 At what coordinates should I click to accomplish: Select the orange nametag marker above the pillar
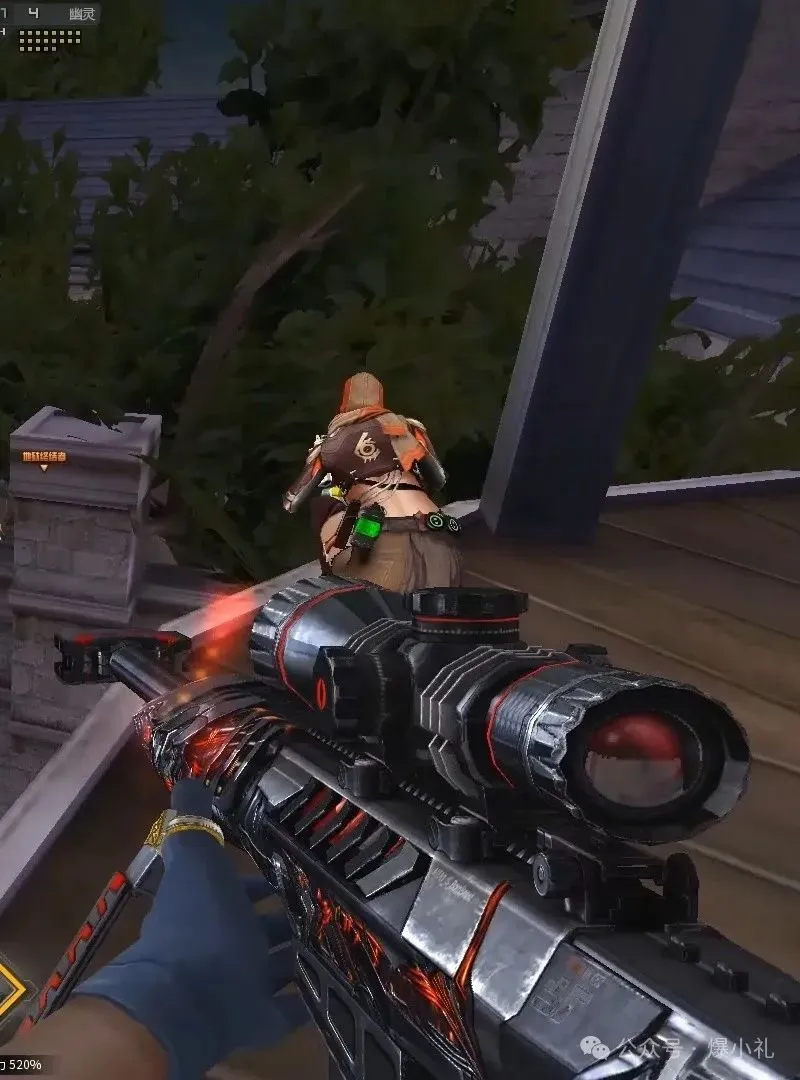pyautogui.click(x=45, y=458)
